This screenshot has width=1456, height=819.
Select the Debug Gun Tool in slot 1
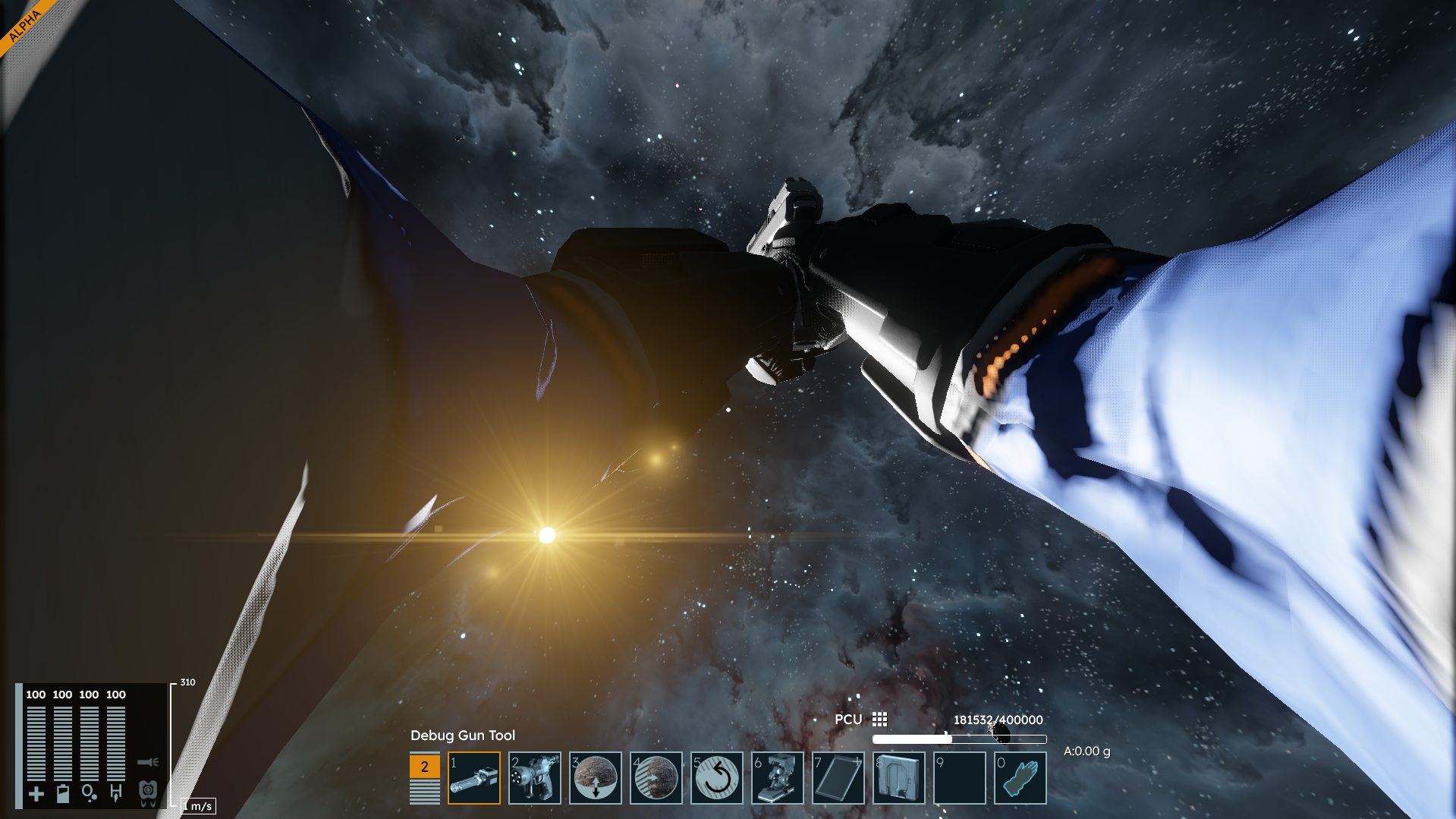[474, 778]
